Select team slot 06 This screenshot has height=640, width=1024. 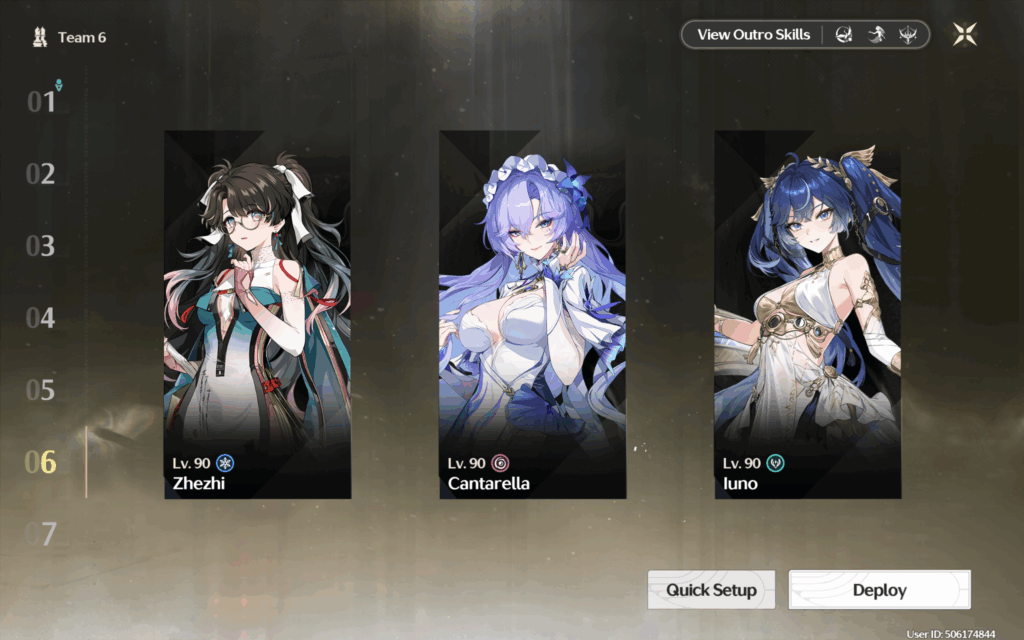(x=41, y=462)
